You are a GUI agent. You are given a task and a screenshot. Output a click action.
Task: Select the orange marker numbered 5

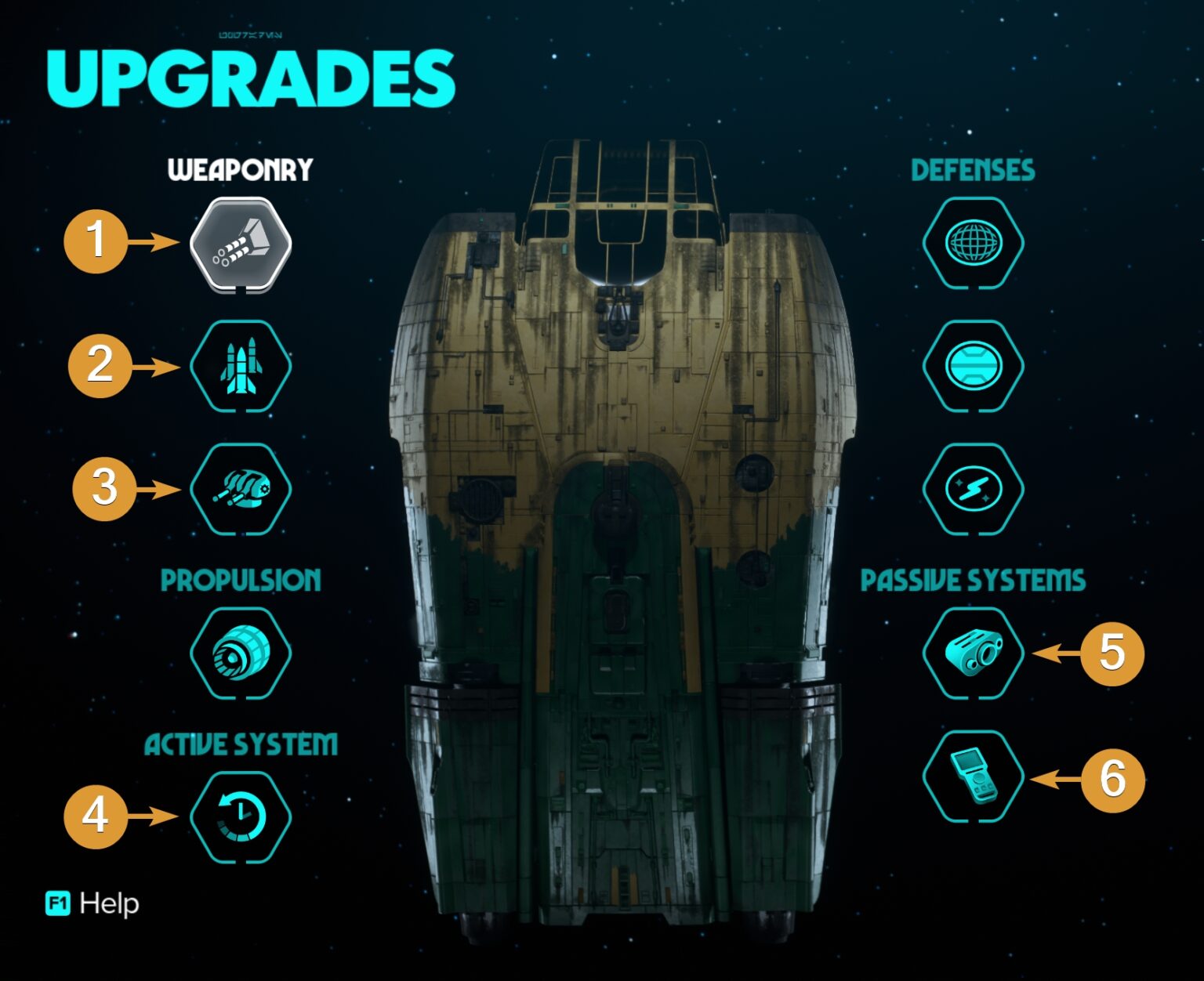click(x=1112, y=654)
